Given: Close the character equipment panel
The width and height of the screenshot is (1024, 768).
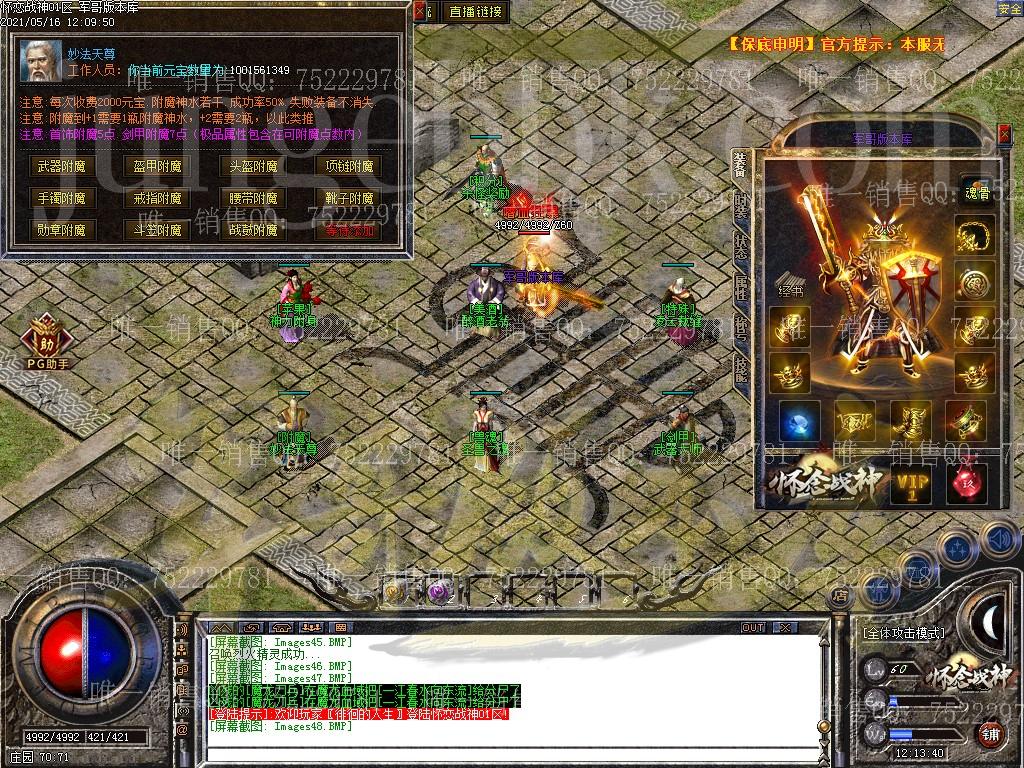Looking at the screenshot, I should click(x=1004, y=132).
